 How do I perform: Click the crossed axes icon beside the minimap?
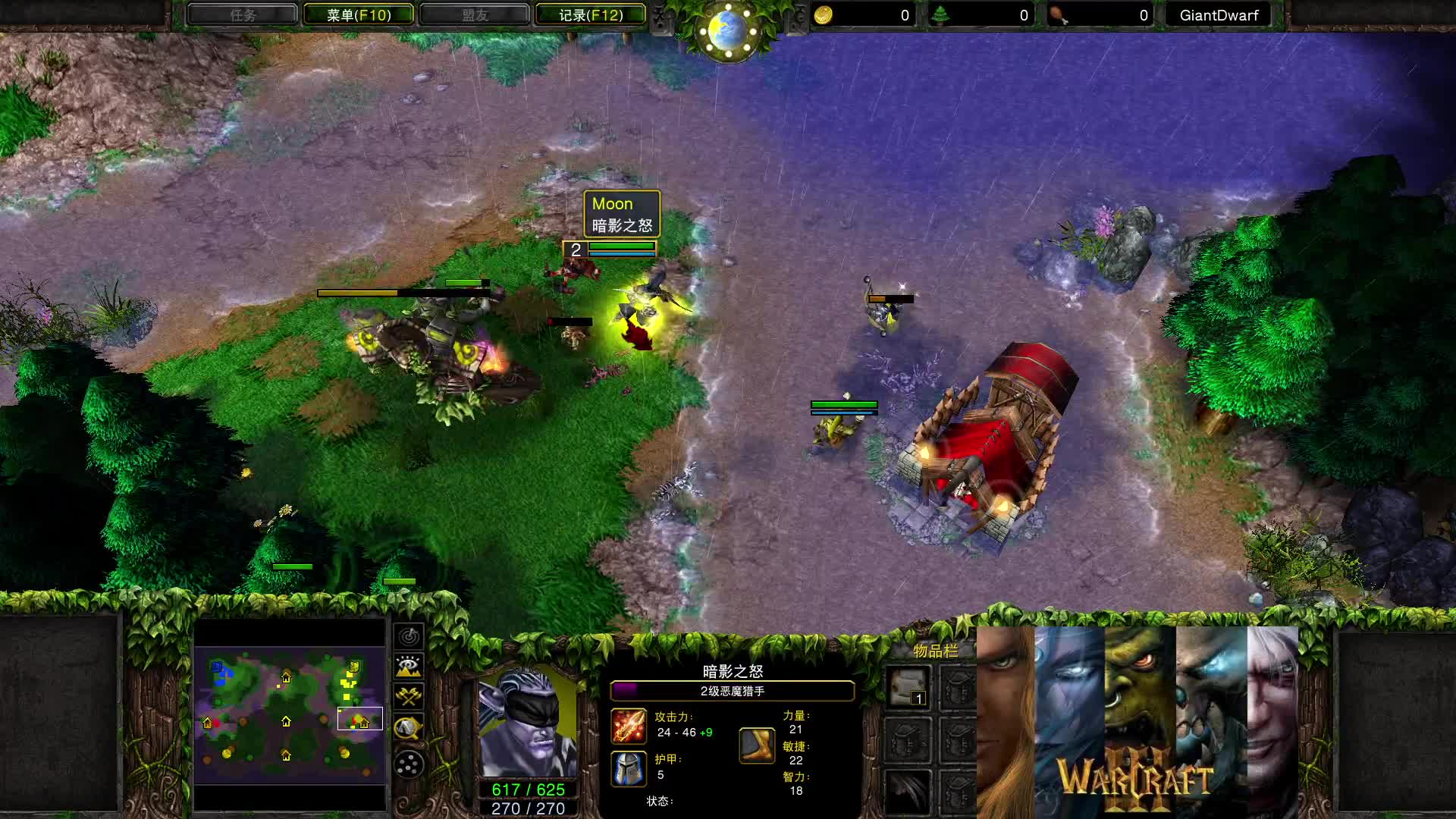click(x=408, y=695)
